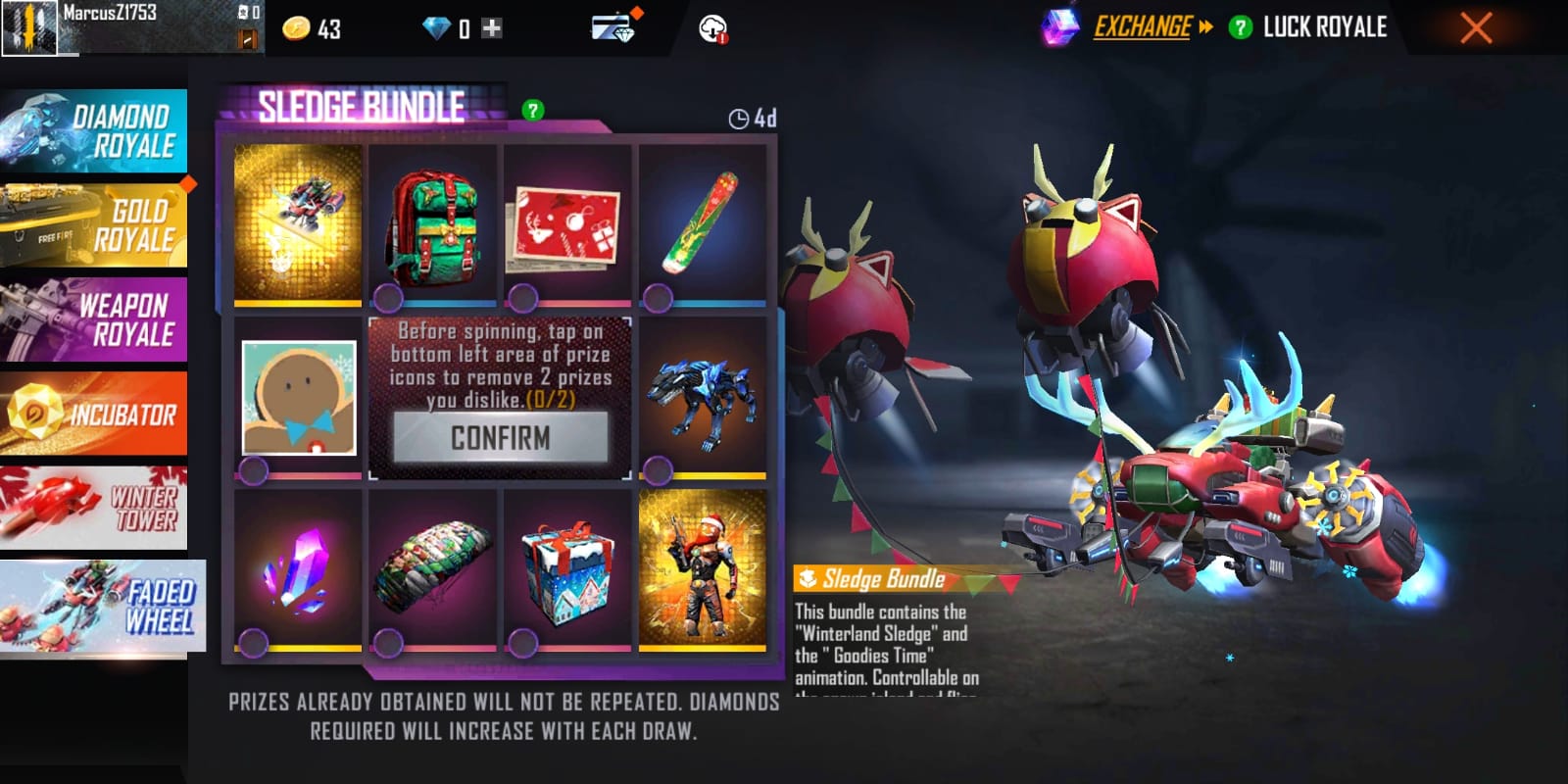The width and height of the screenshot is (1568, 784).
Task: Click the membership card icon with notification dot
Action: coord(612,28)
